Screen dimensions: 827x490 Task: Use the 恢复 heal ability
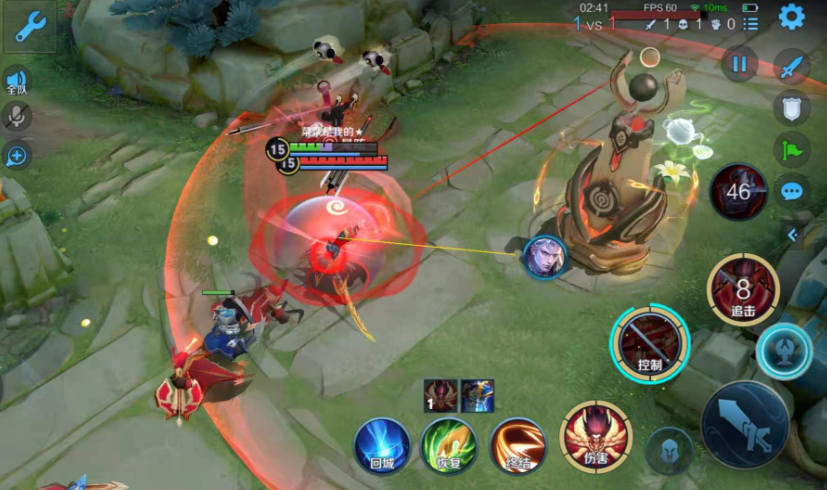(x=448, y=445)
